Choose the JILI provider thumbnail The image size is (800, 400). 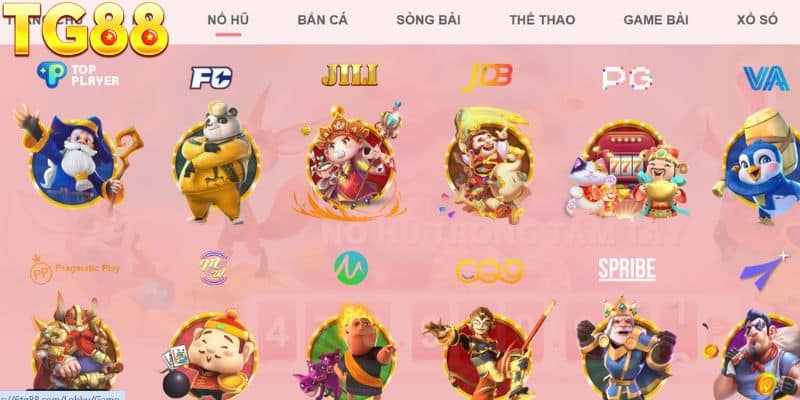pyautogui.click(x=349, y=162)
